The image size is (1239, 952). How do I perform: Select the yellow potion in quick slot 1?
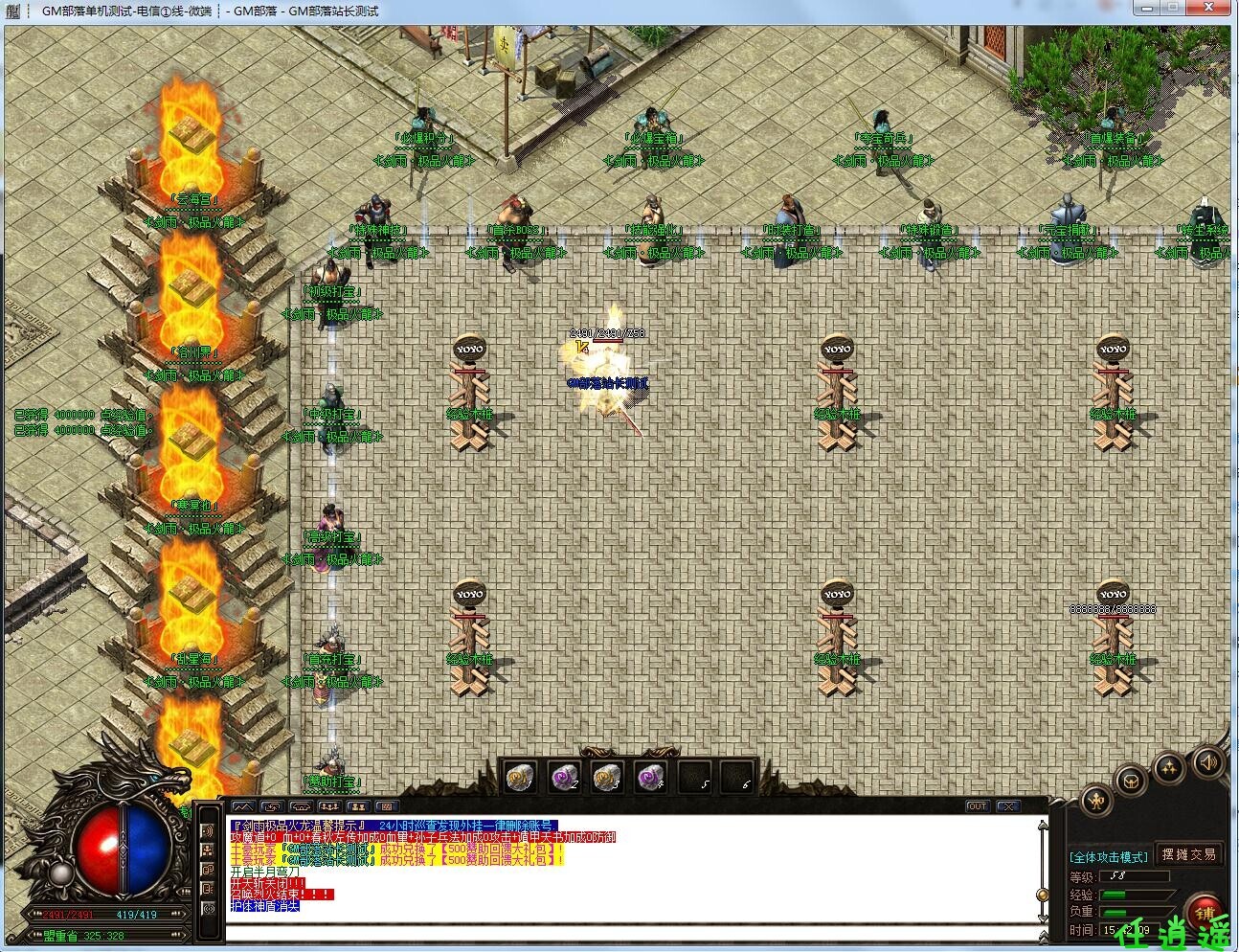tap(518, 778)
